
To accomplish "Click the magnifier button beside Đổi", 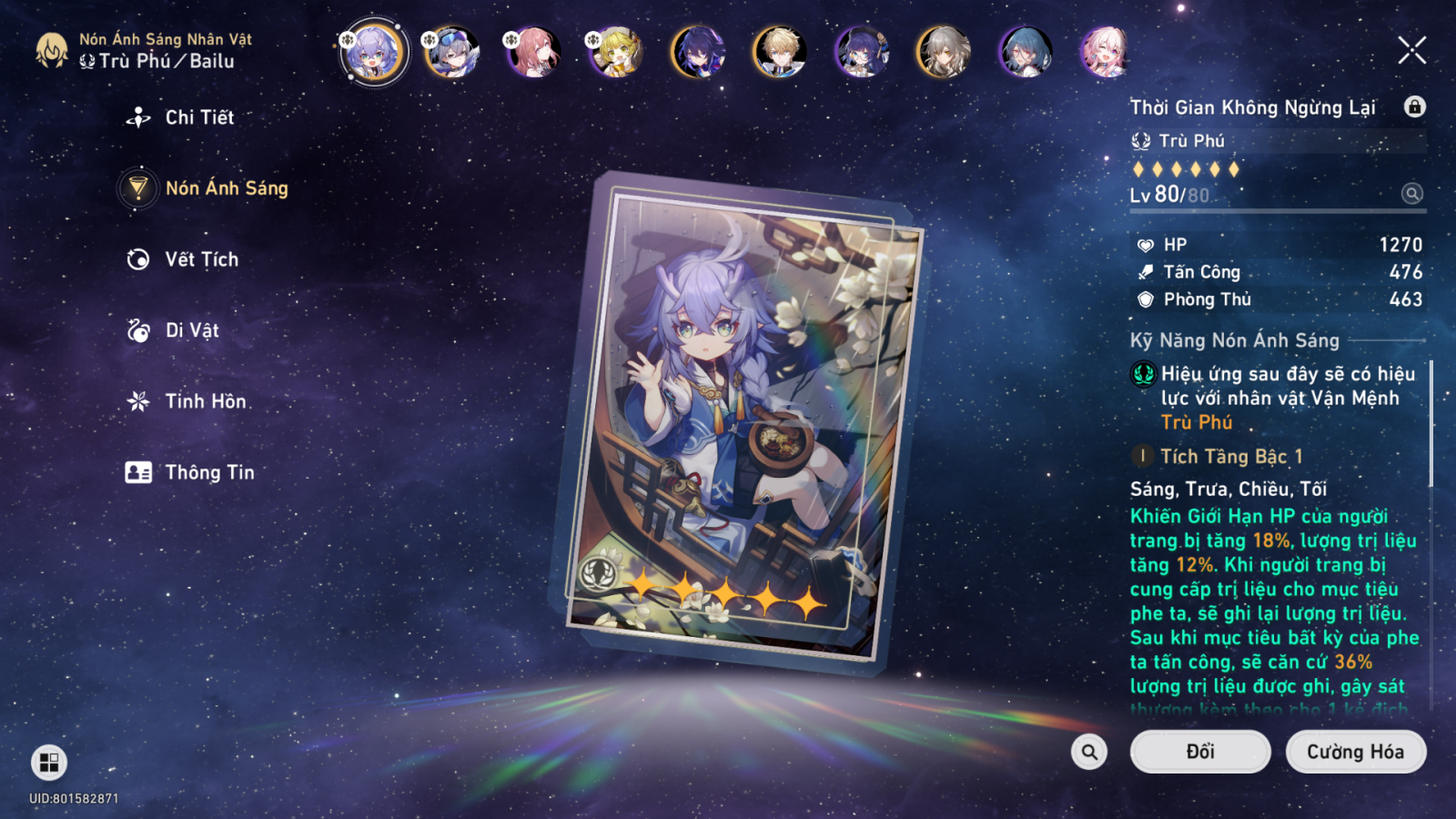I will click(1089, 752).
